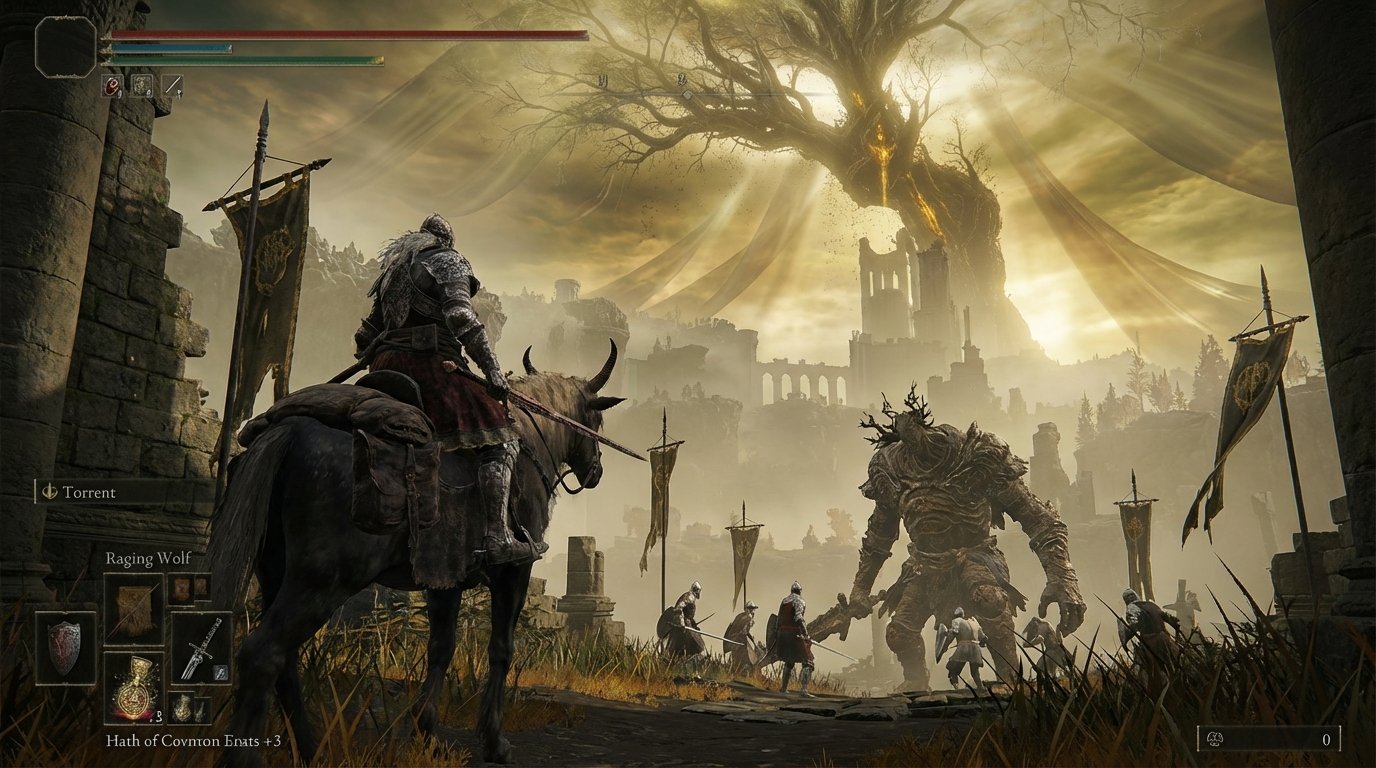Screen dimensions: 1376x768
Task: Click the Torrent label text
Action: point(90,492)
